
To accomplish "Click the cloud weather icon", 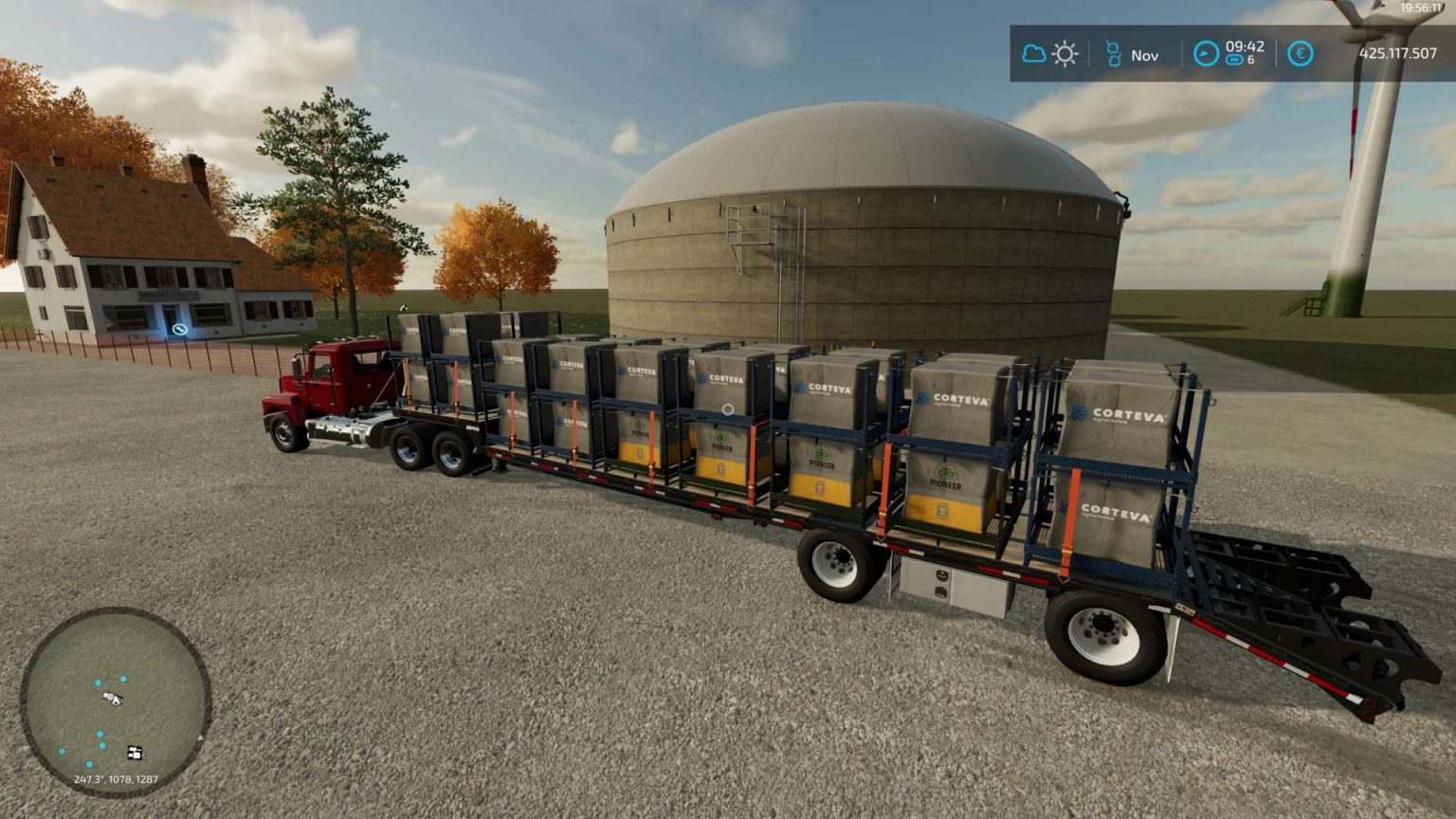I will click(x=1033, y=54).
